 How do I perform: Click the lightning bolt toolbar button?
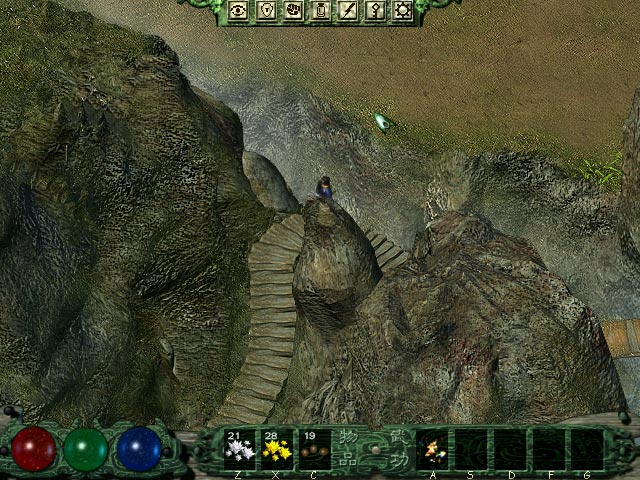tap(349, 10)
